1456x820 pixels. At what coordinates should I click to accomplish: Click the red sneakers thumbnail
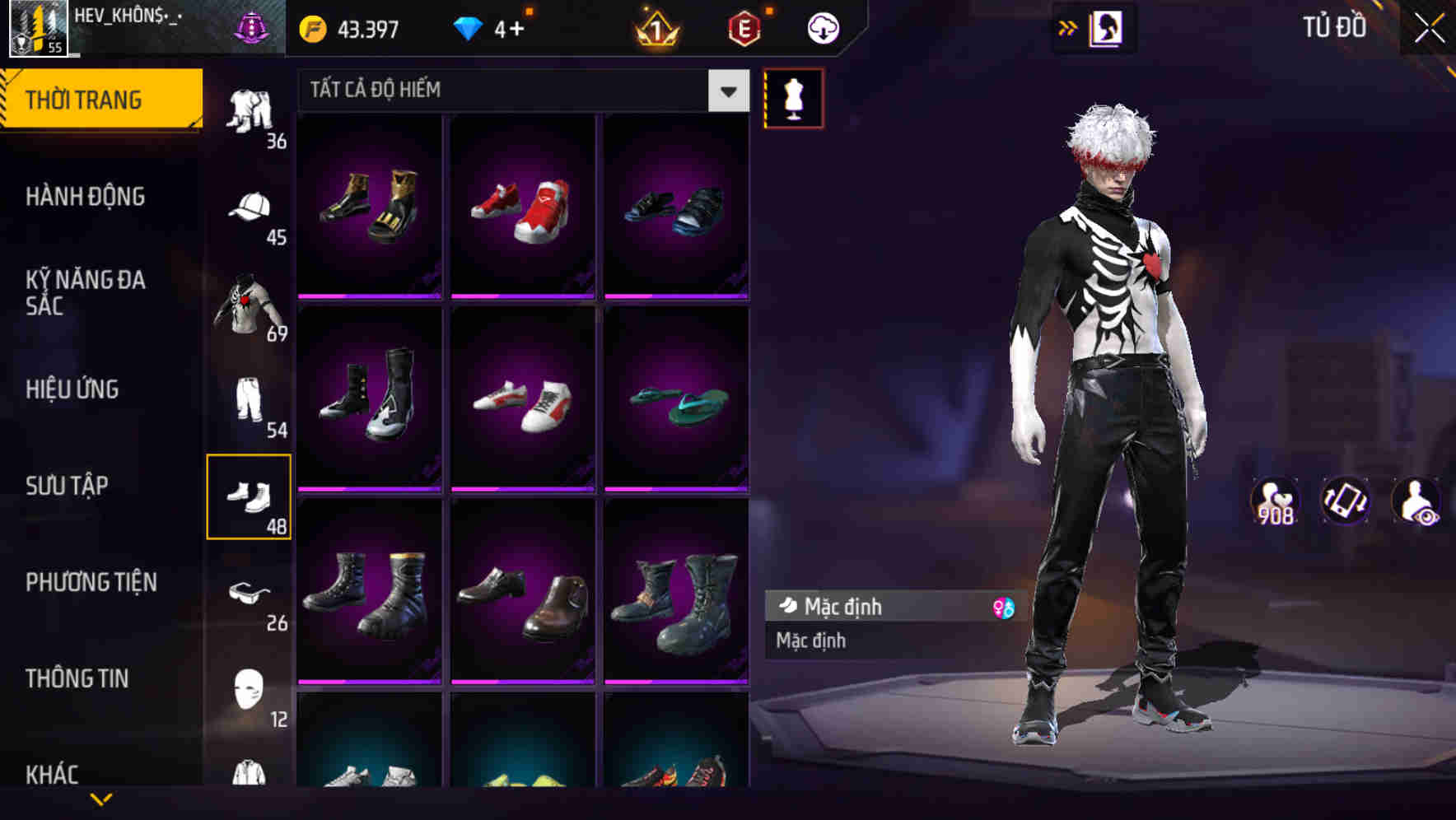point(522,207)
